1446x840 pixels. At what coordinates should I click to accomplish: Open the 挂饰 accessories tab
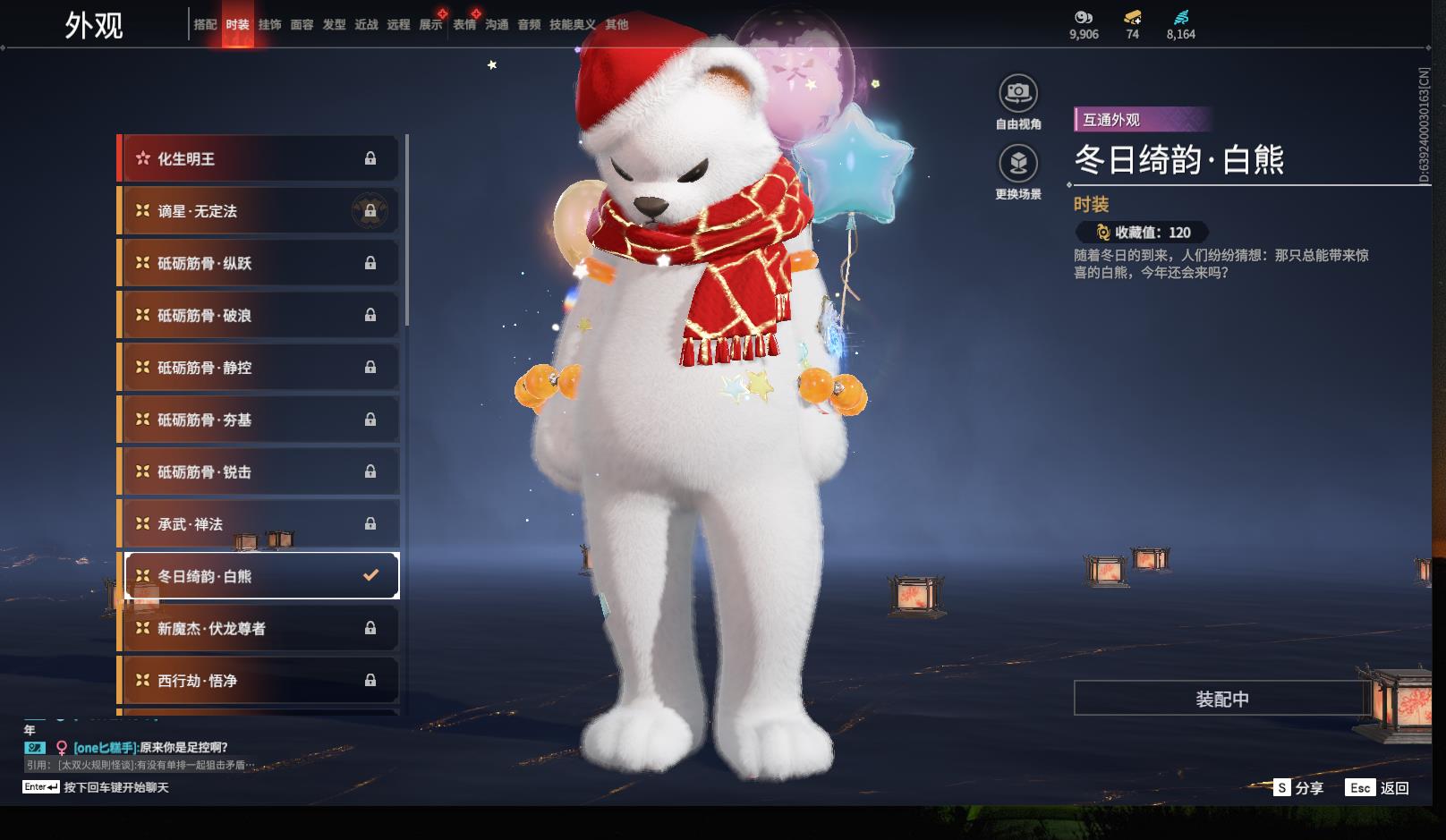(x=269, y=25)
